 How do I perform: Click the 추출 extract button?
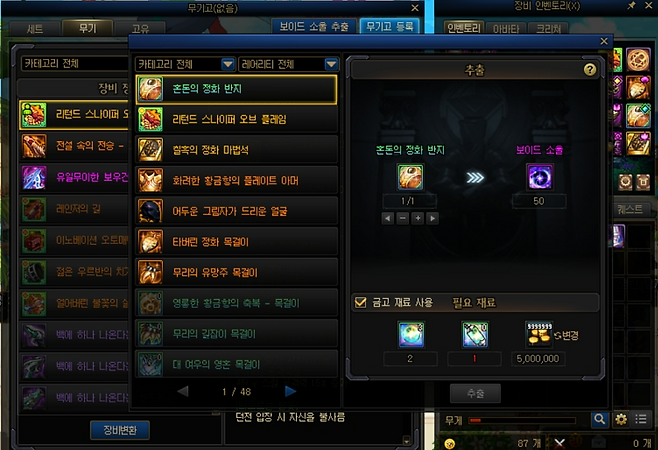[x=475, y=392]
